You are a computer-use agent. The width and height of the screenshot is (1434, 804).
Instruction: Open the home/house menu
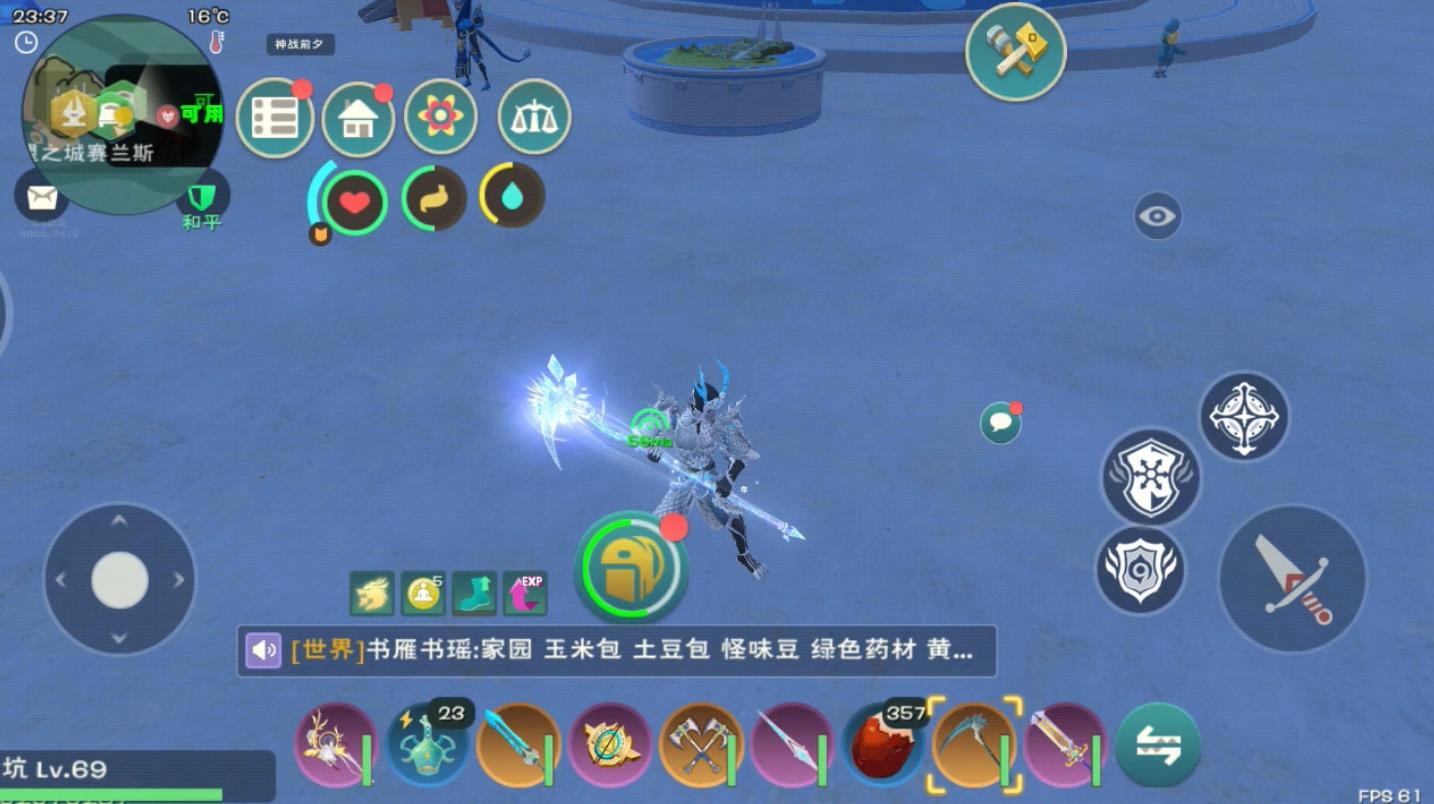click(358, 117)
